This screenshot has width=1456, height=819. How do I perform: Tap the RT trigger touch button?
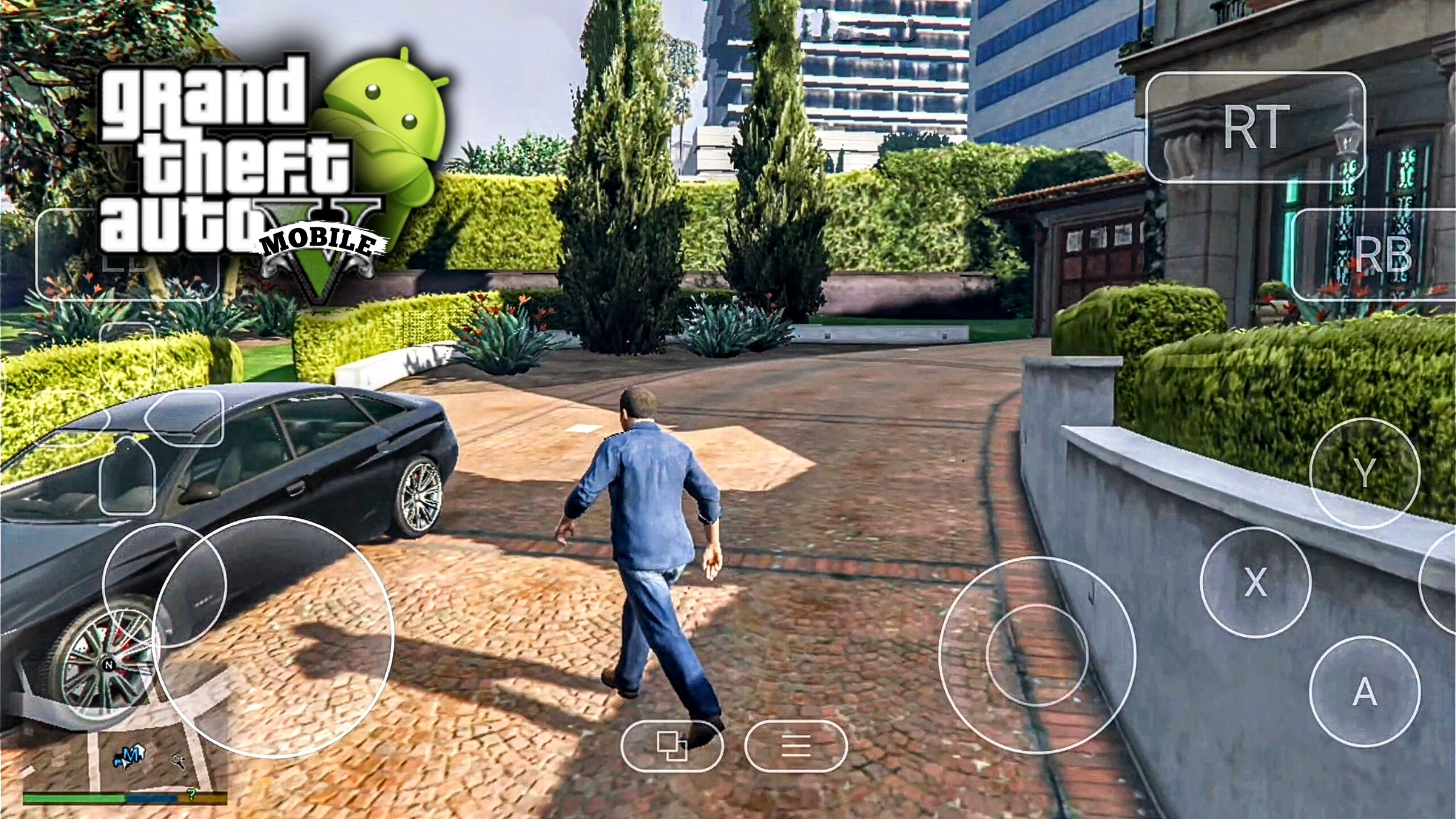click(x=1254, y=127)
